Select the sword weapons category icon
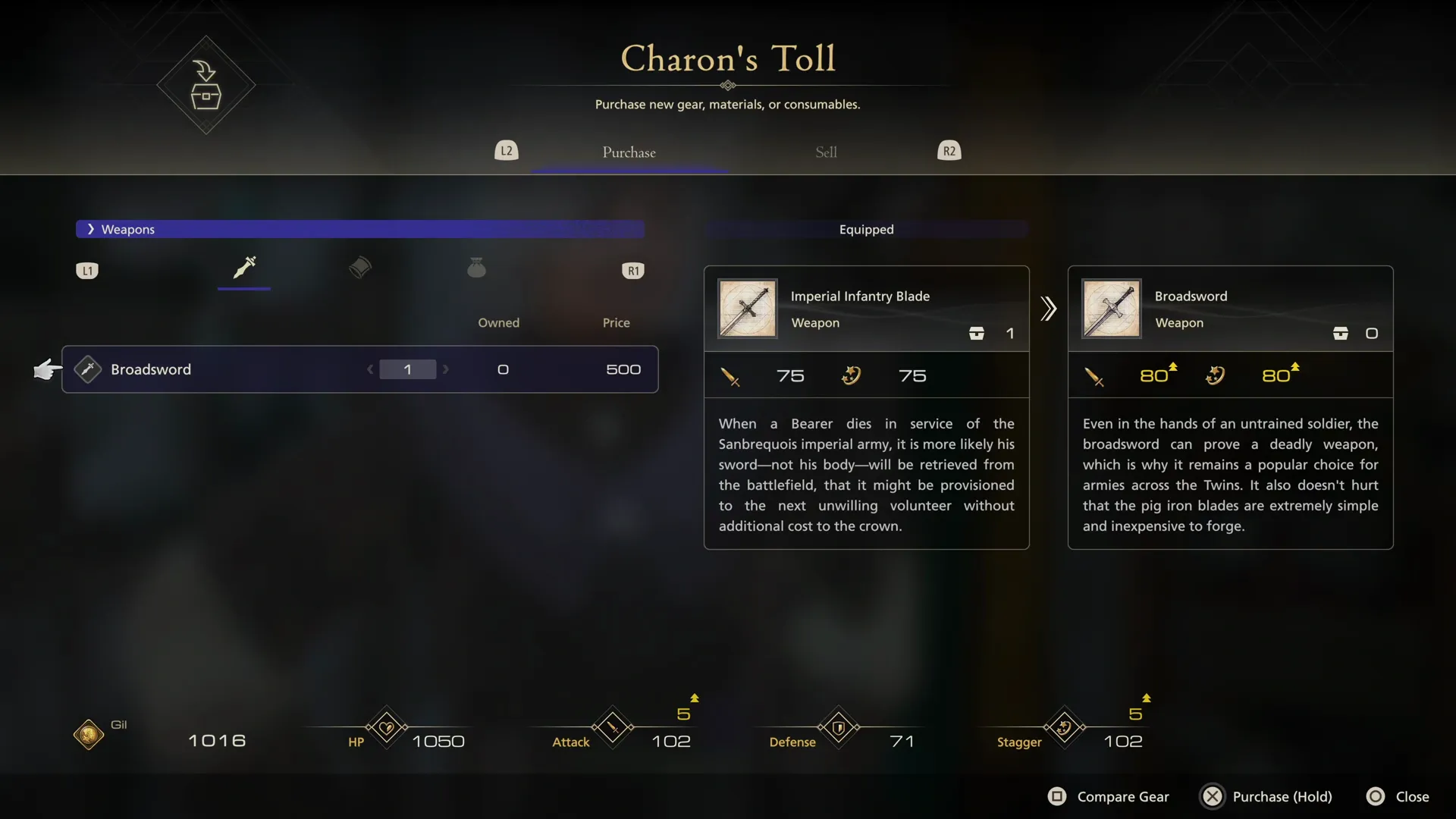This screenshot has width=1456, height=819. 243,269
